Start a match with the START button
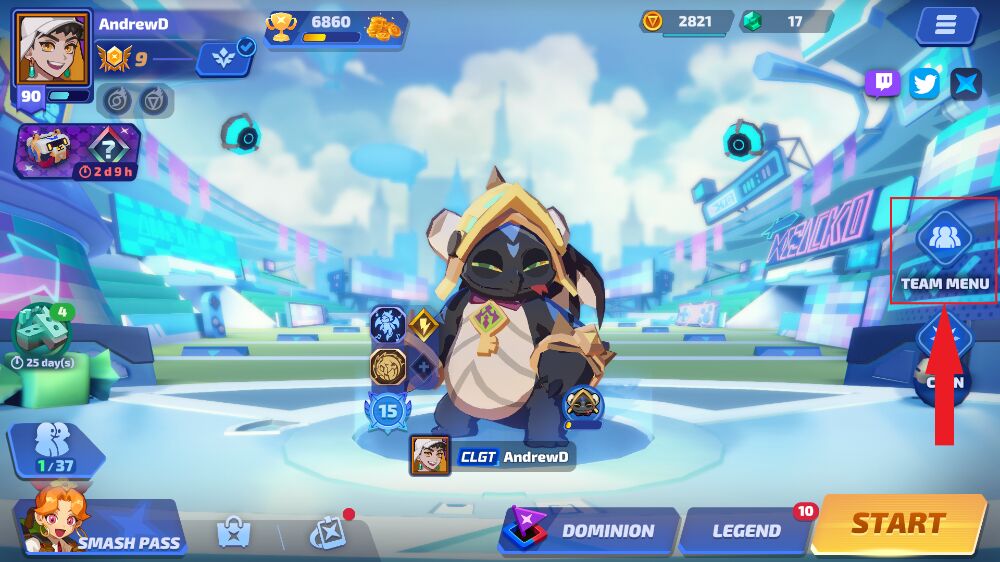 pyautogui.click(x=896, y=524)
